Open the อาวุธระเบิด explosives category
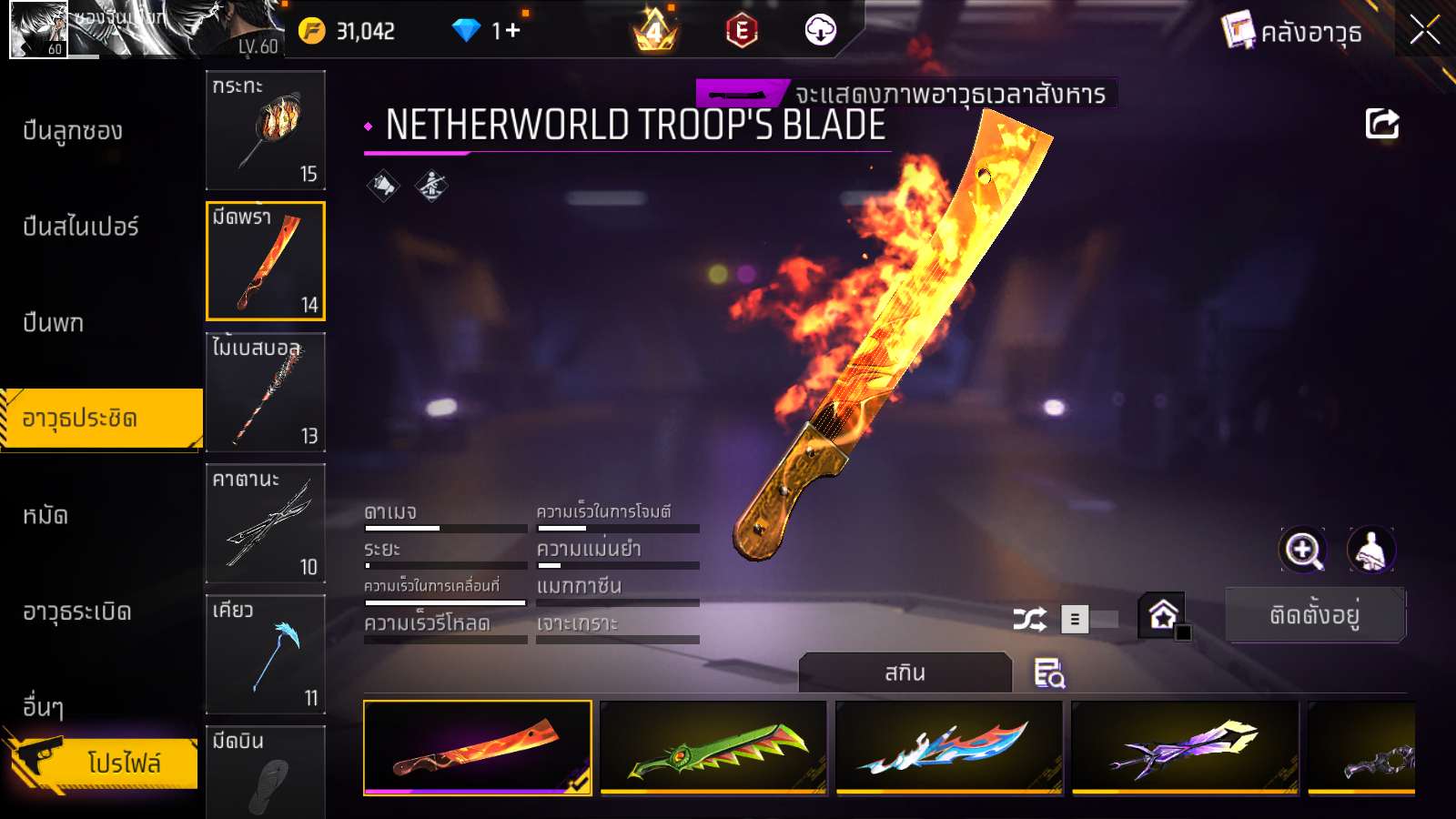Image resolution: width=1456 pixels, height=819 pixels. pos(76,612)
